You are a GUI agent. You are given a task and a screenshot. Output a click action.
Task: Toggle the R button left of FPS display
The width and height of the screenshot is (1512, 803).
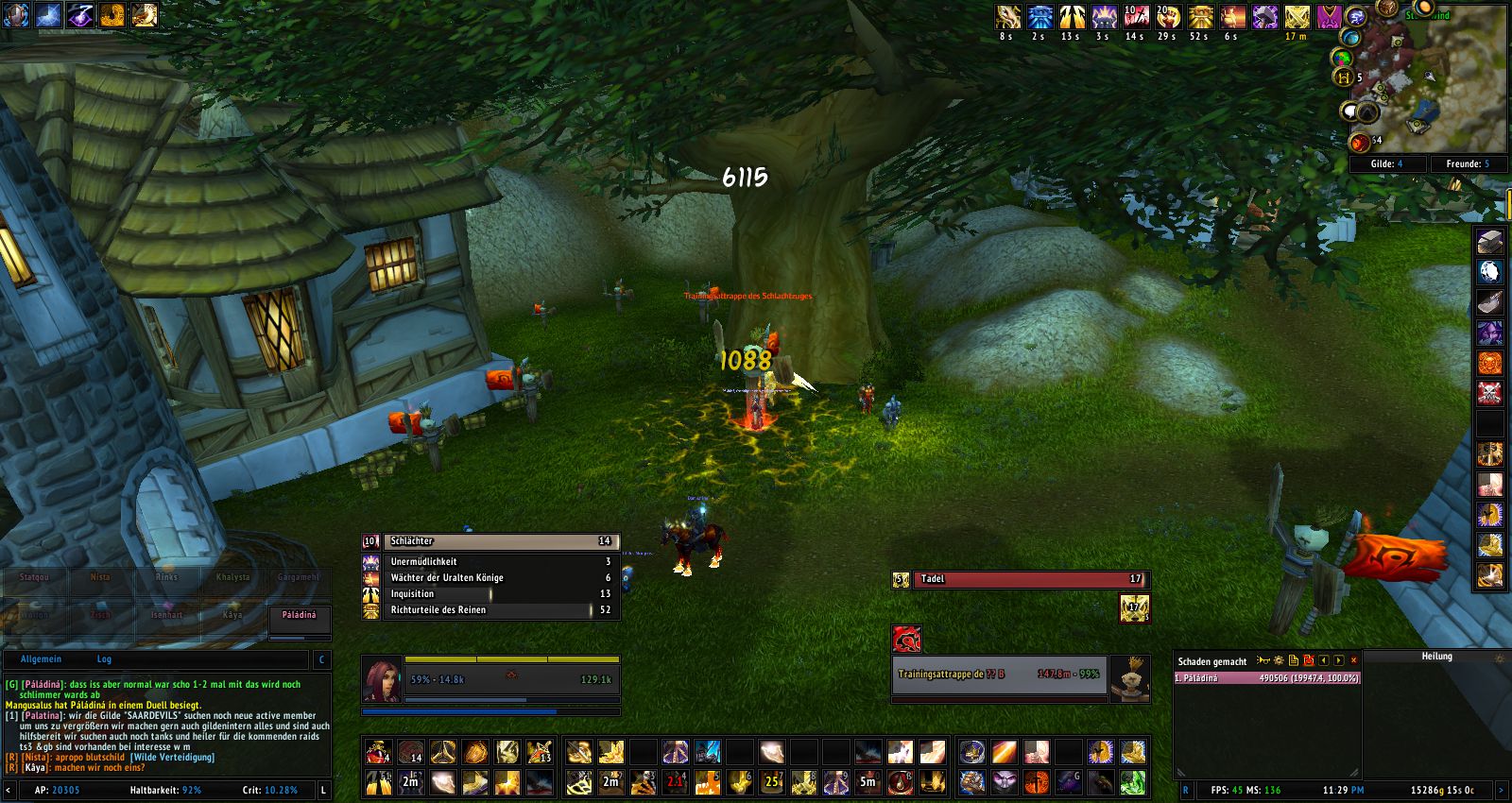1186,790
